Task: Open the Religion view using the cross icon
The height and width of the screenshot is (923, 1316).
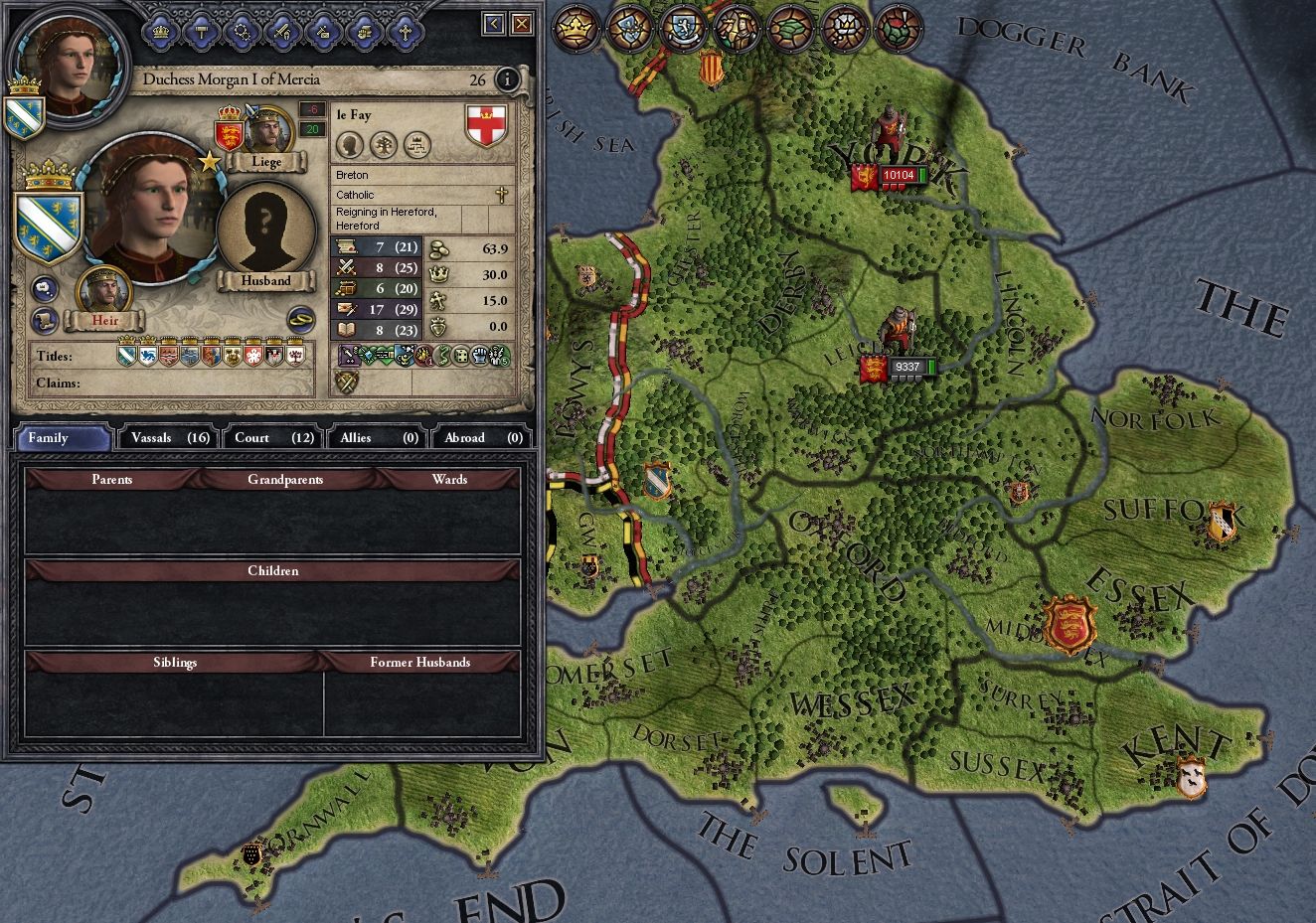Action: point(404,32)
